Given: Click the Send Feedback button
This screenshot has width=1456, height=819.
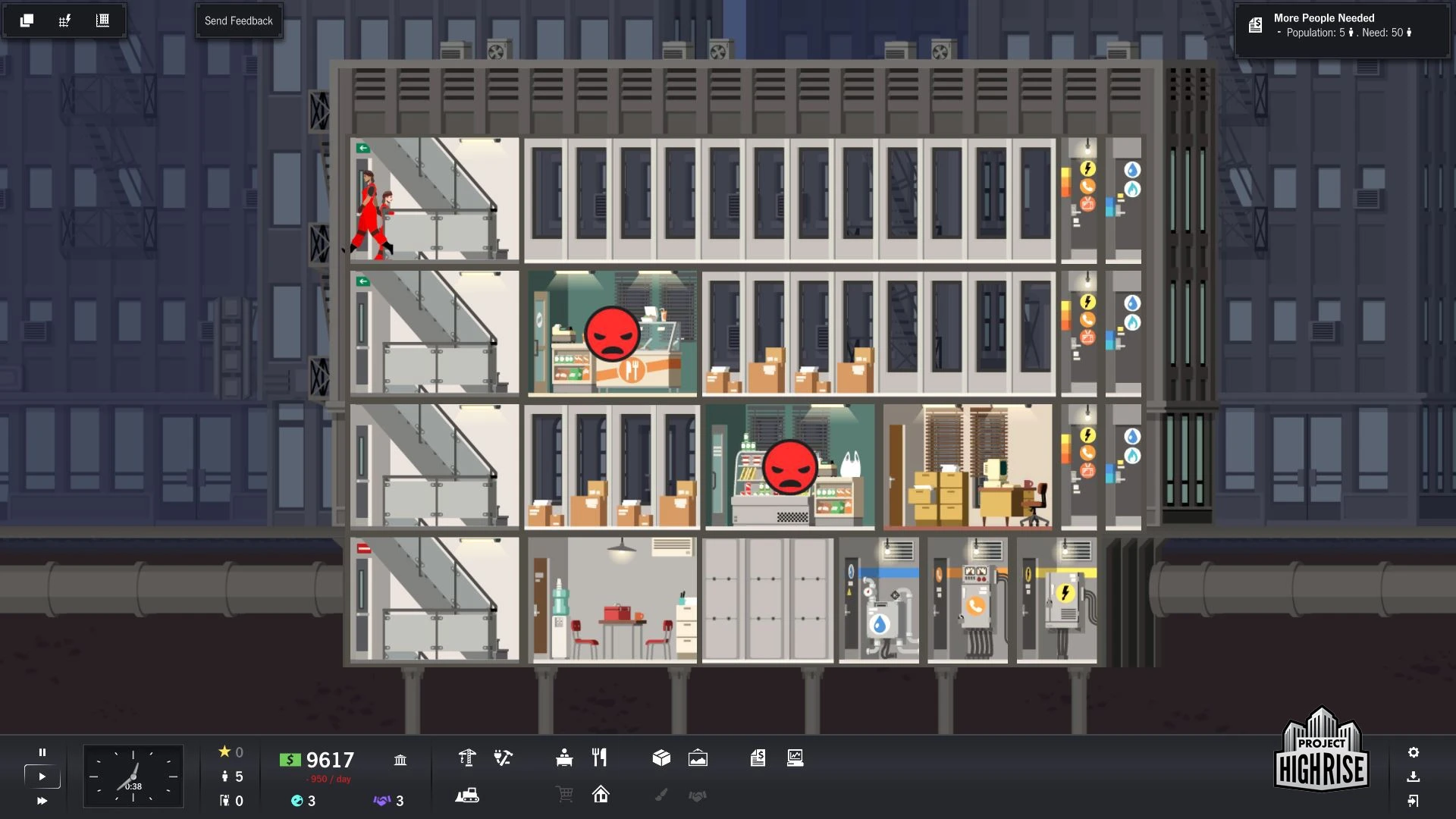Looking at the screenshot, I should tap(238, 21).
